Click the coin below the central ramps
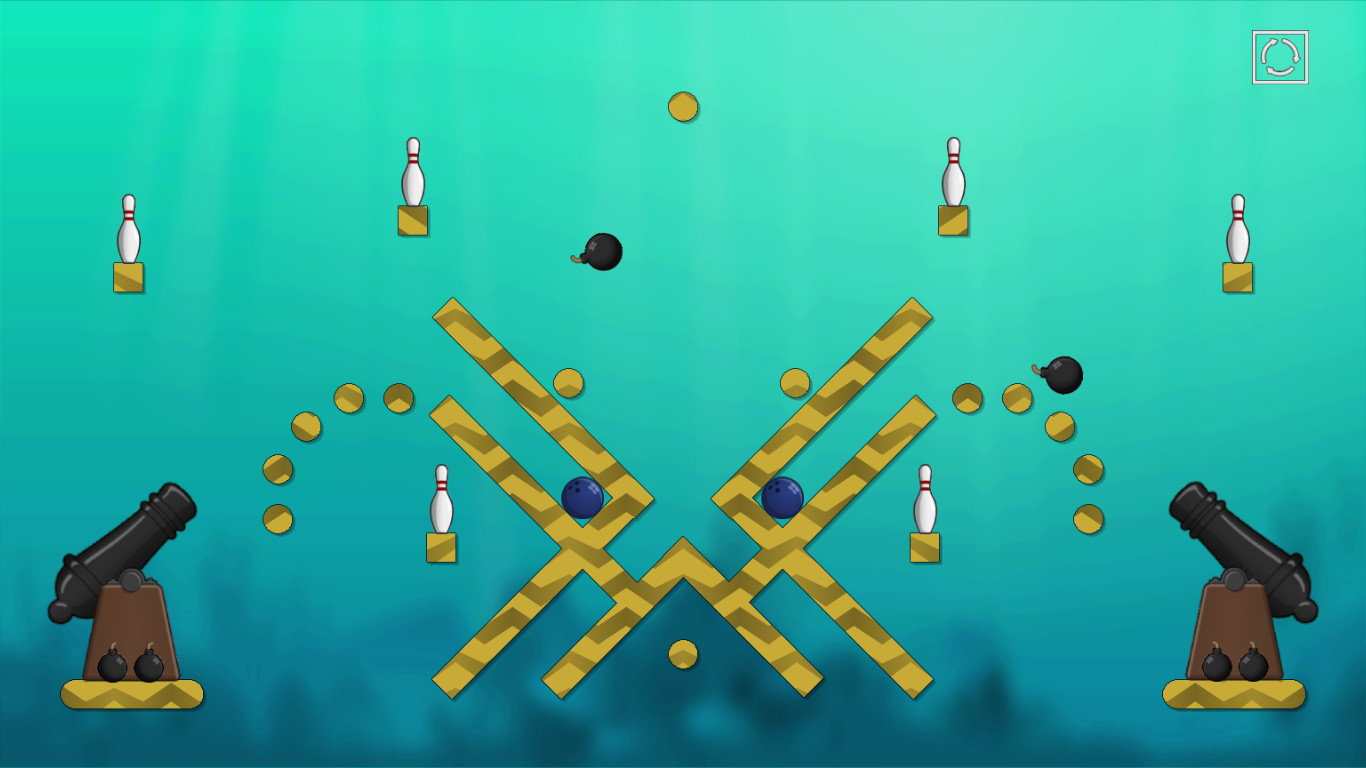Viewport: 1366px width, 768px height. click(x=684, y=652)
